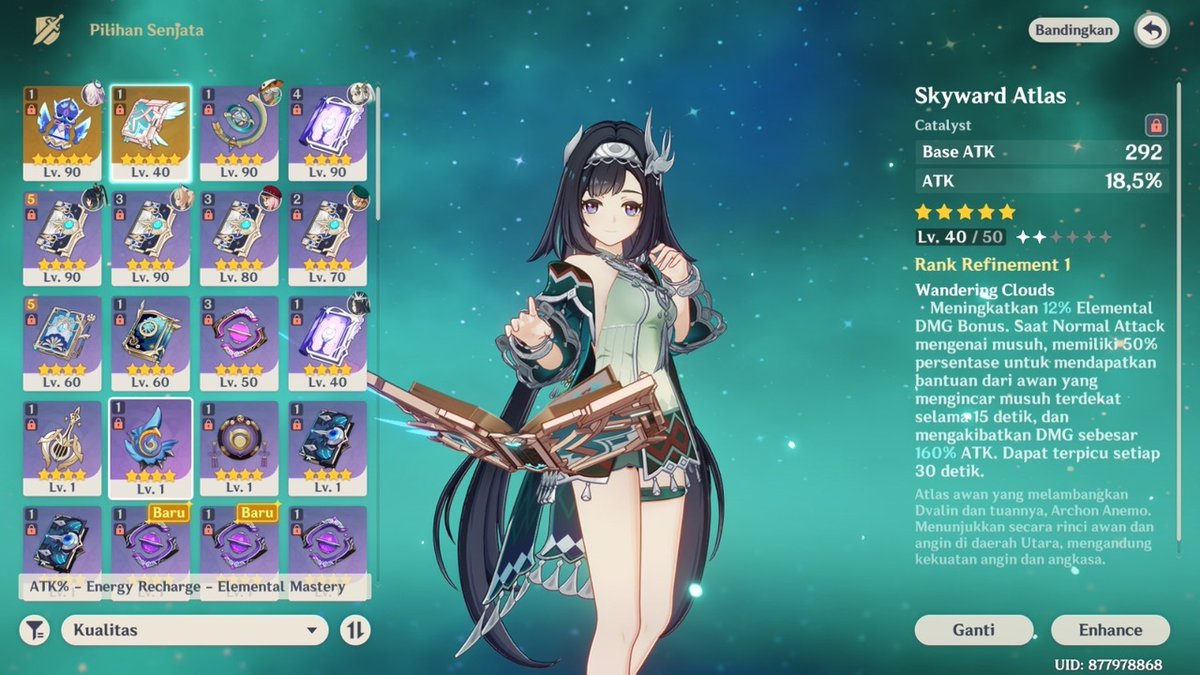Screen dimensions: 1200x675
Task: Open the Enhance weapon screen
Action: tap(1110, 630)
